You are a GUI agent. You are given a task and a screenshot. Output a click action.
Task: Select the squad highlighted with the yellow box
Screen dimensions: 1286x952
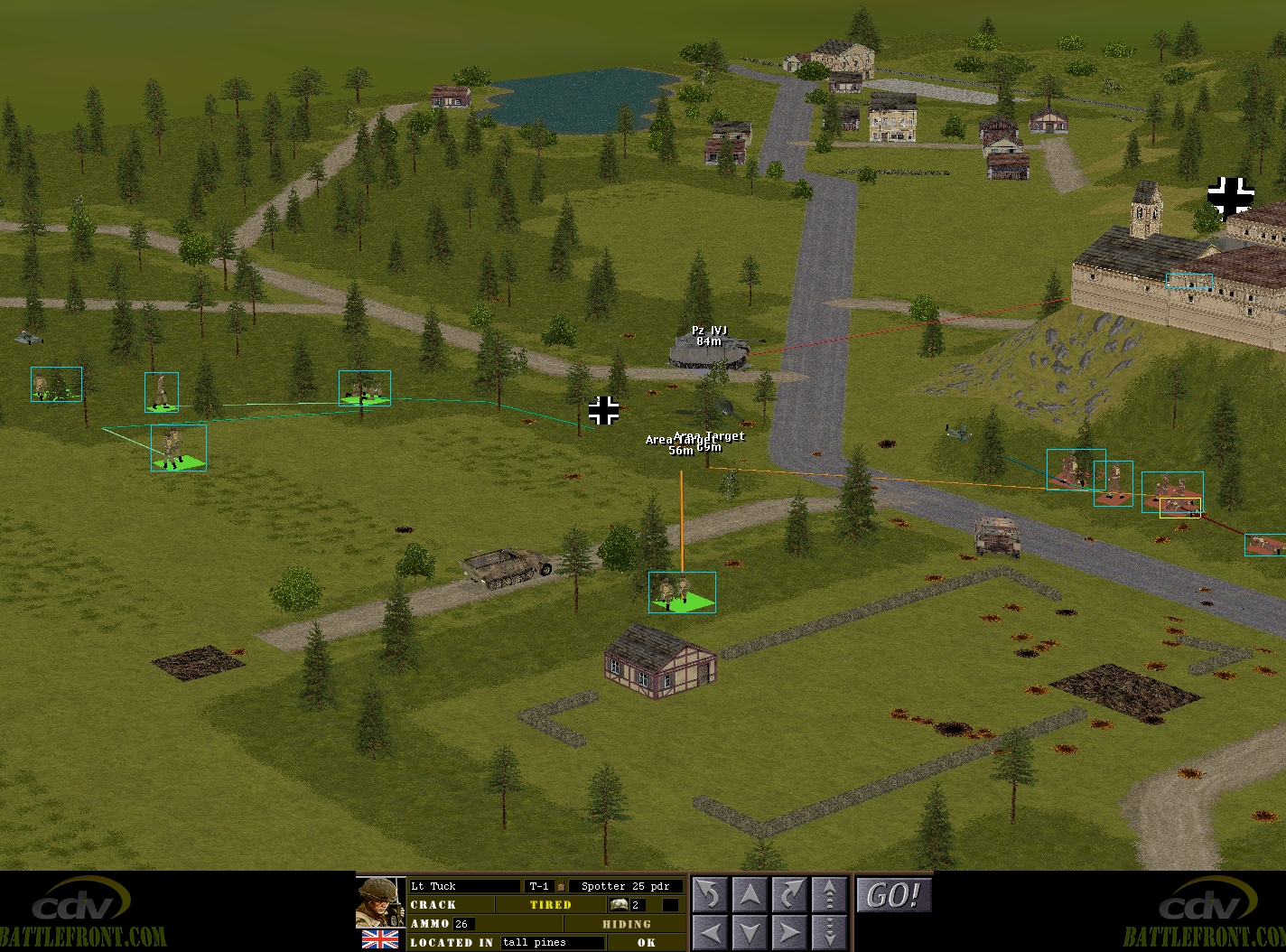coord(1179,508)
